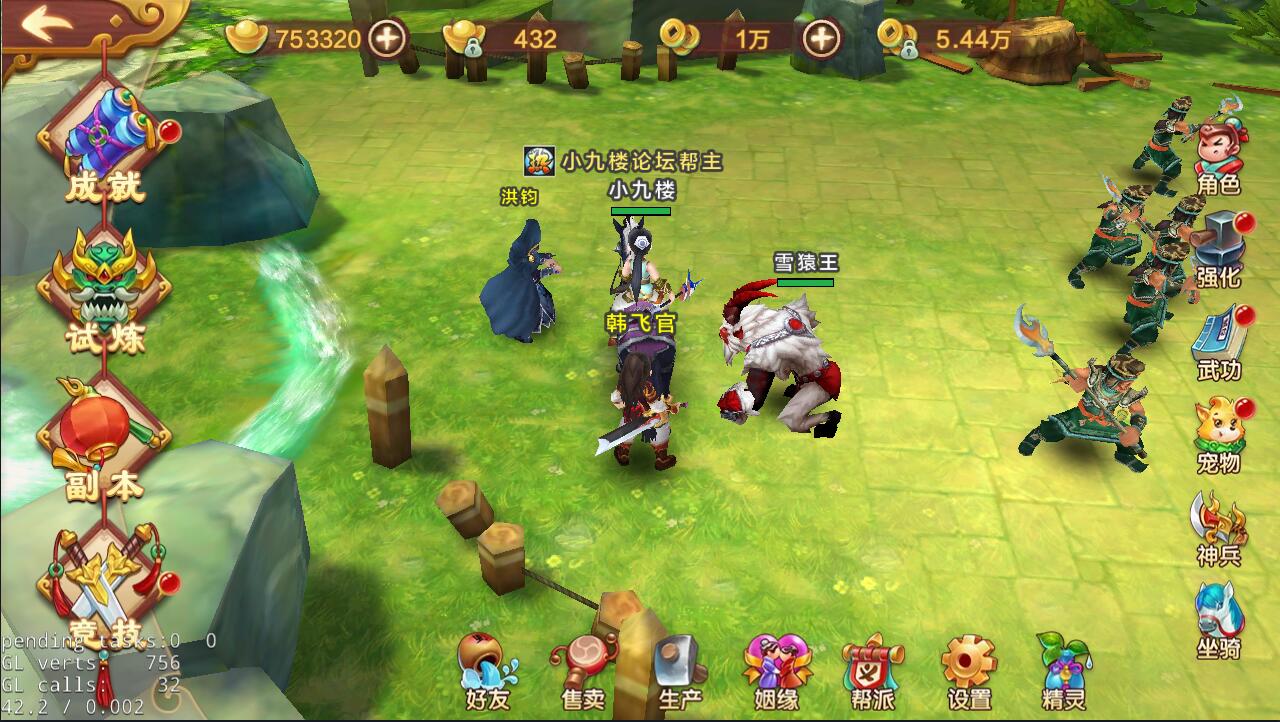
Task: Open the 姻缘 marriage menu
Action: tap(774, 670)
